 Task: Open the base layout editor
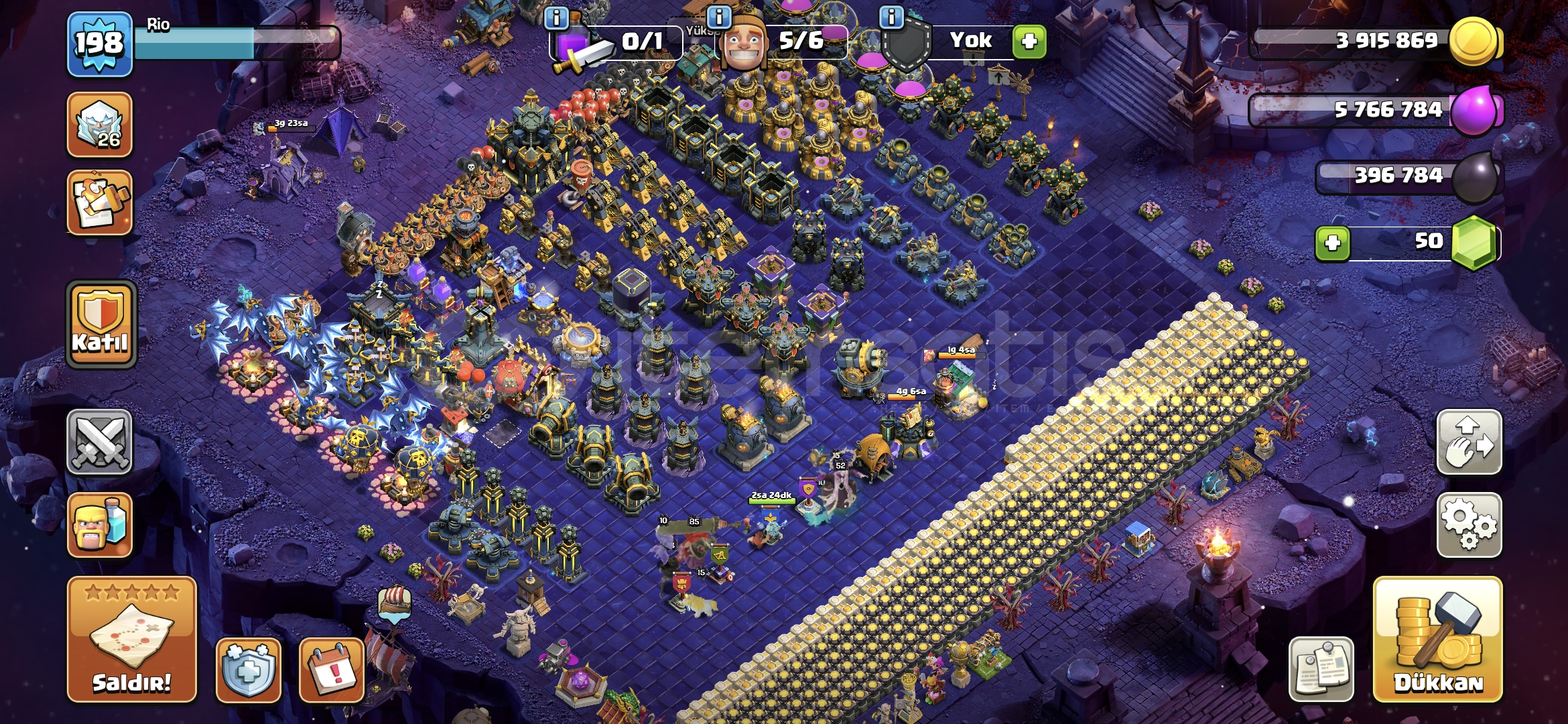1469,442
